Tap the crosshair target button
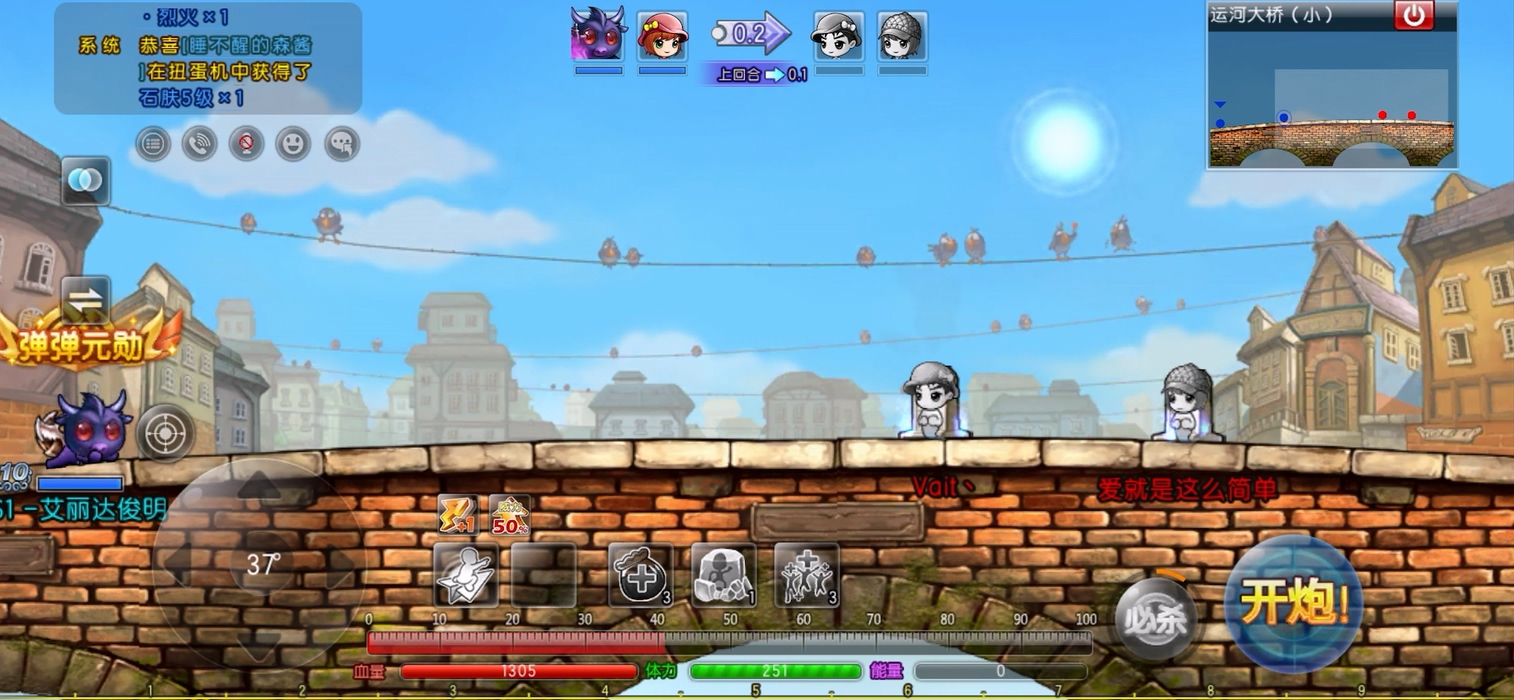The height and width of the screenshot is (700, 1514). tap(164, 432)
